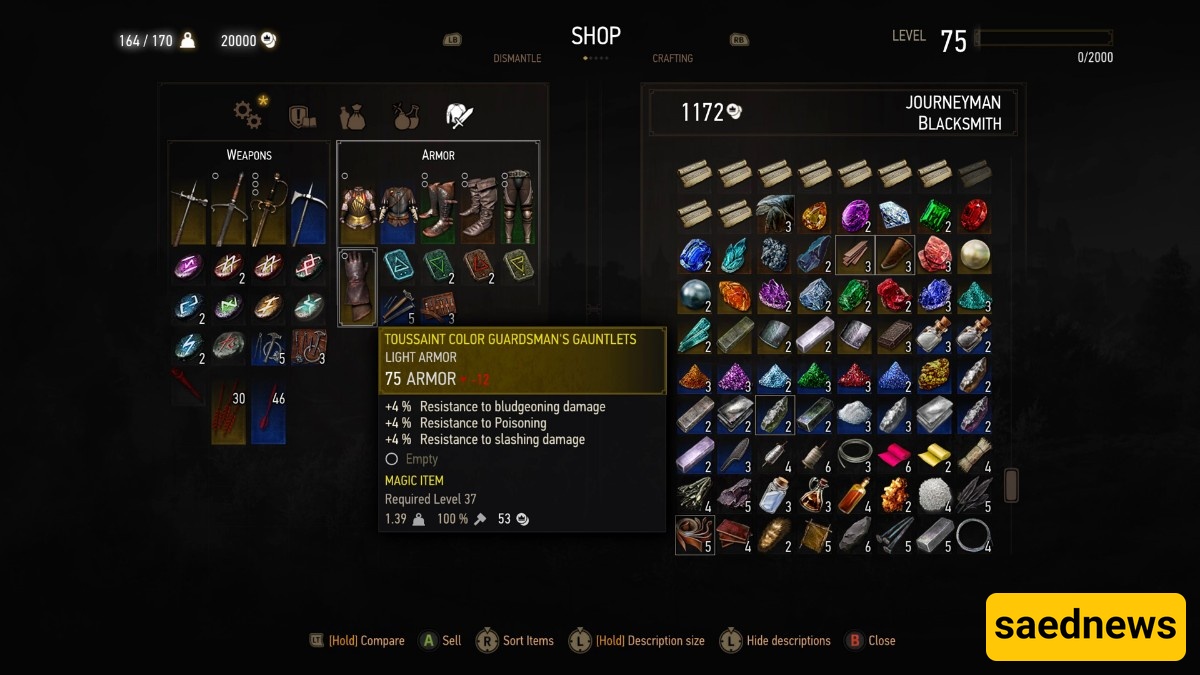The width and height of the screenshot is (1200, 675).
Task: Click the saednews watermark logo
Action: tap(1085, 626)
